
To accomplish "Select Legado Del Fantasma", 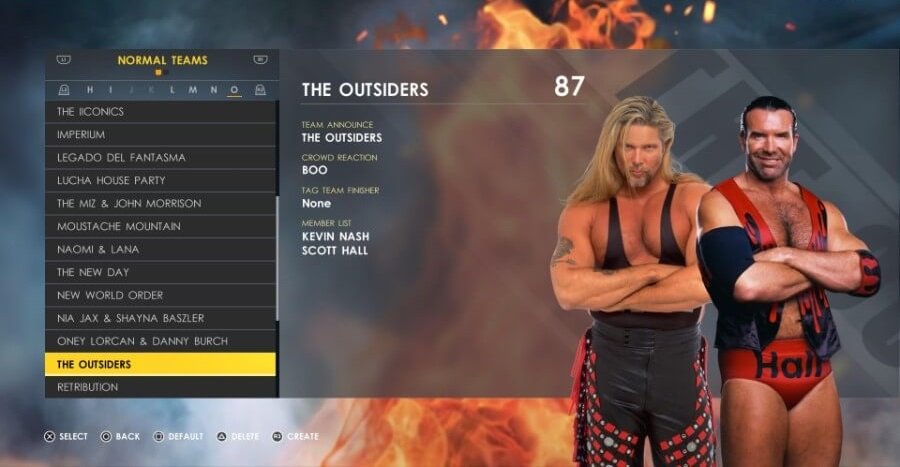I will (x=160, y=158).
